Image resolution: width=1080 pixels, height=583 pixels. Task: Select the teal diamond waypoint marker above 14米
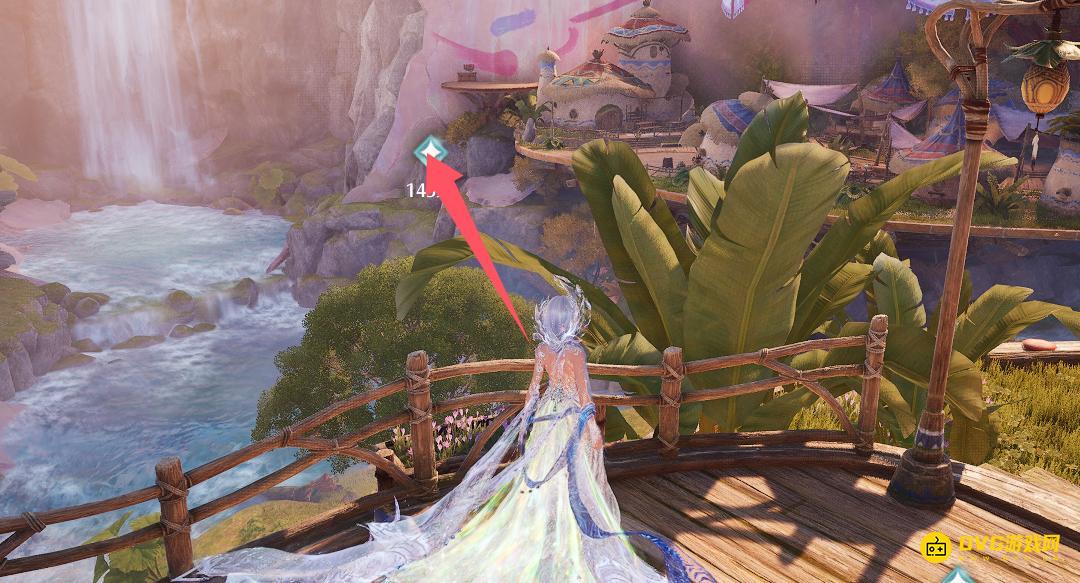pyautogui.click(x=429, y=152)
